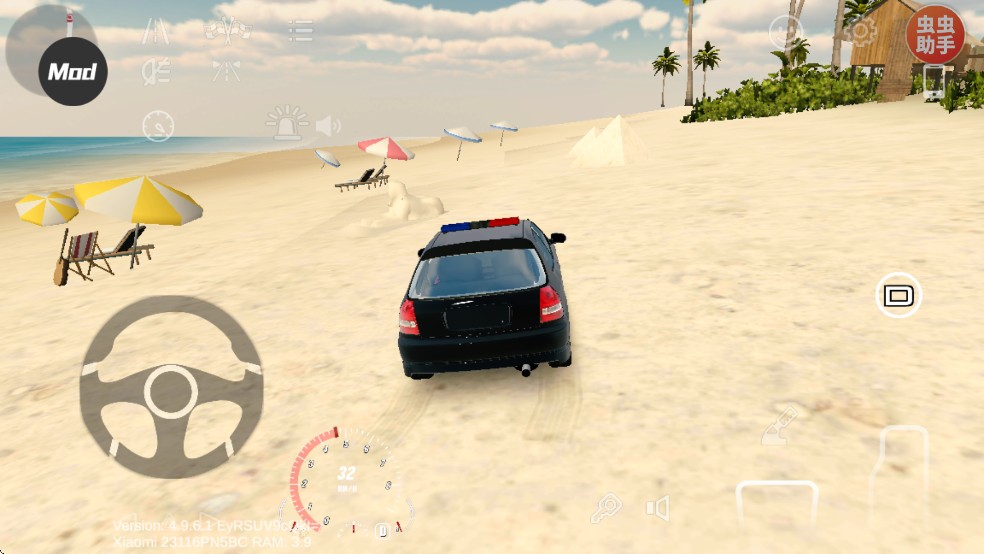Toggle the police siren light icon
This screenshot has width=984, height=554.
click(286, 124)
